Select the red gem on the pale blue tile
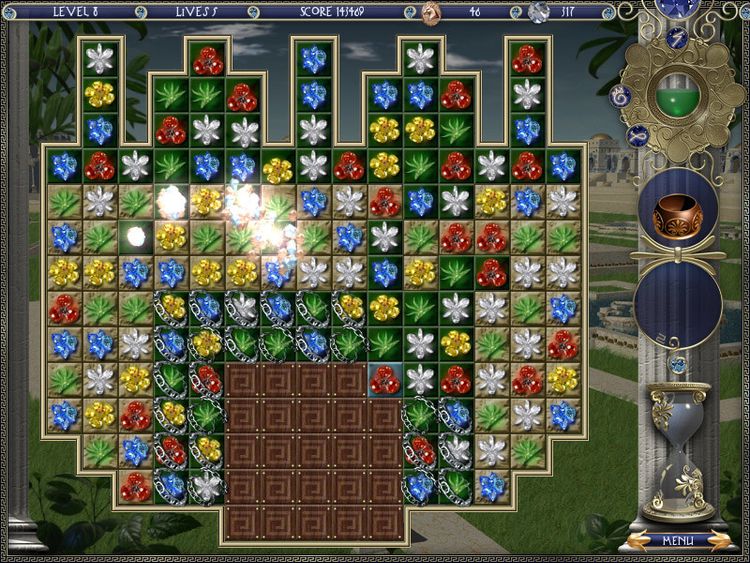Viewport: 750px width, 563px height. click(x=384, y=379)
